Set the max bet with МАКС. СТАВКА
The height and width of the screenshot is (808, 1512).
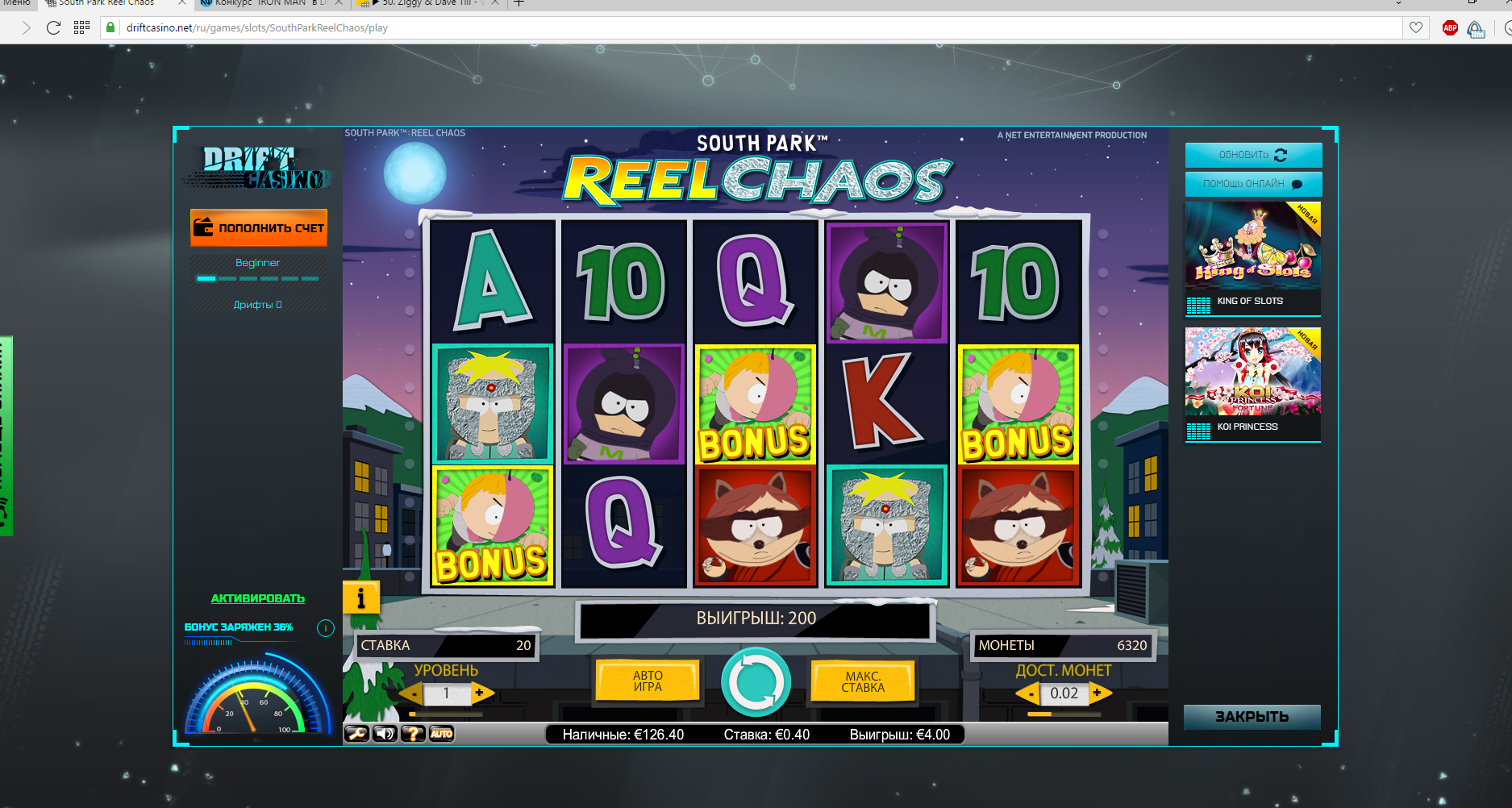[863, 682]
